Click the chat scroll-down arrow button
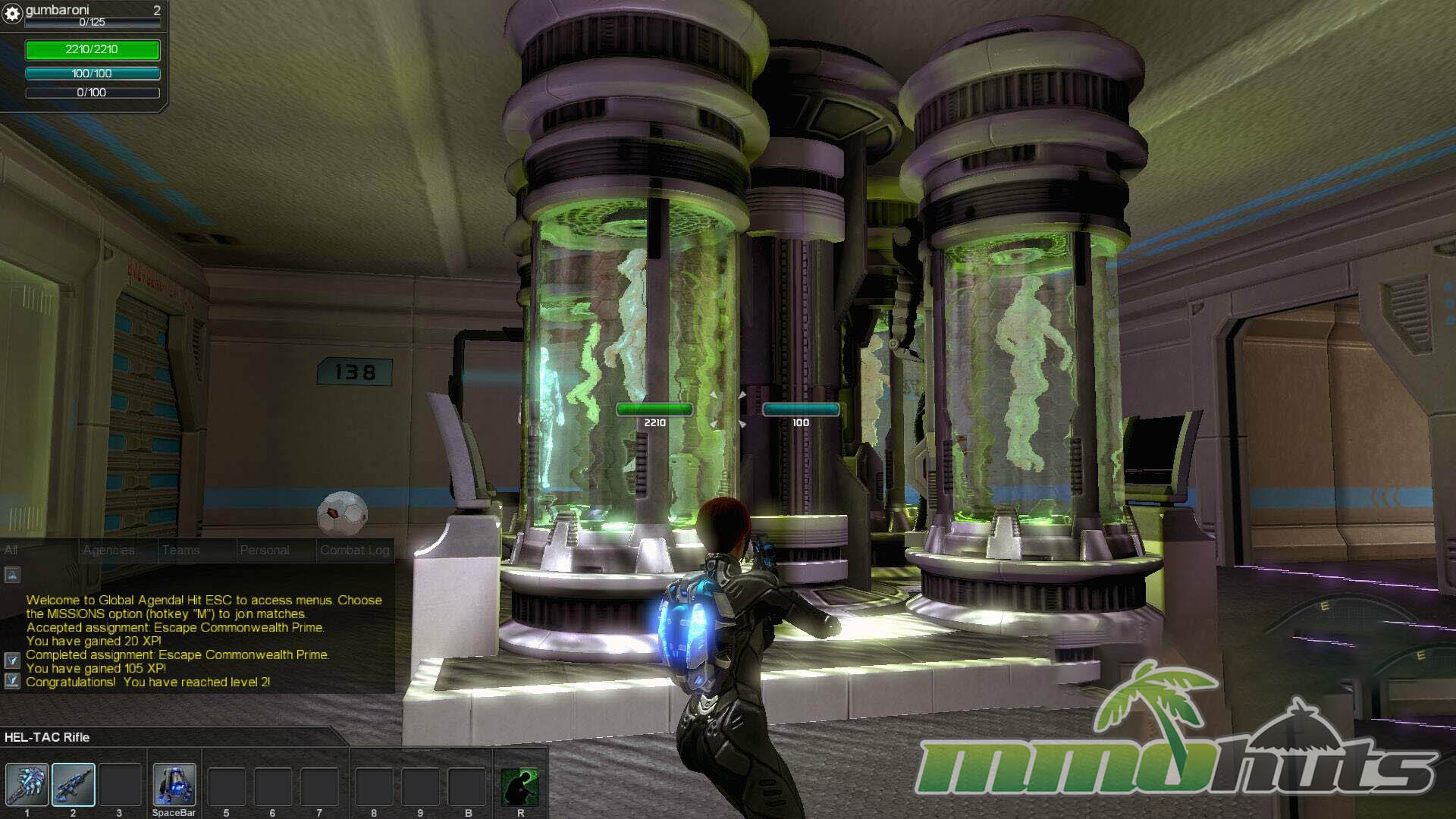 (12, 661)
